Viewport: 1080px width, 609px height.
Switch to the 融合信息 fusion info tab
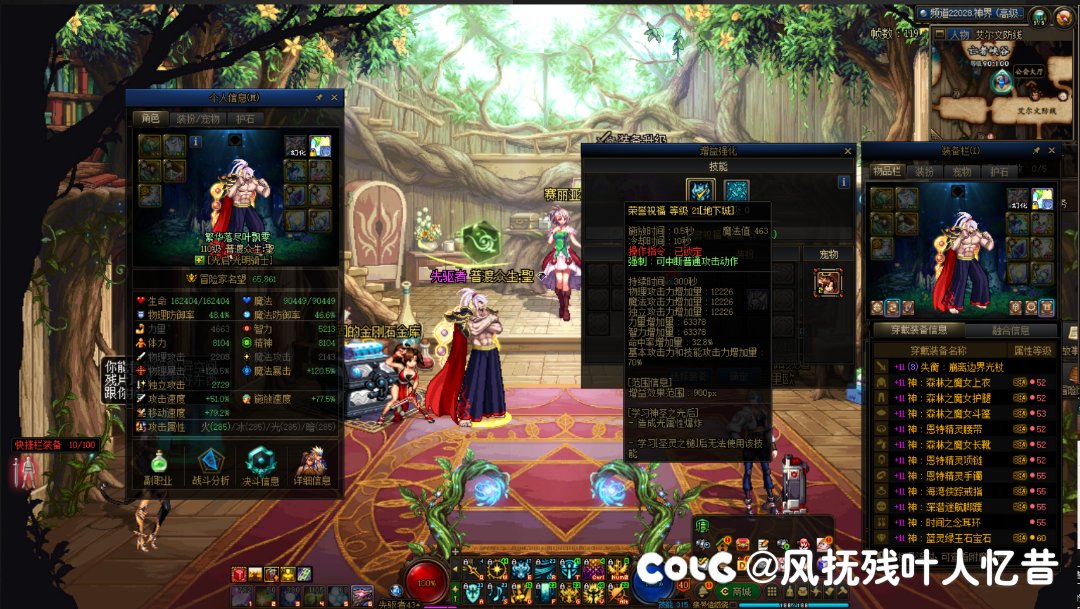(1014, 331)
